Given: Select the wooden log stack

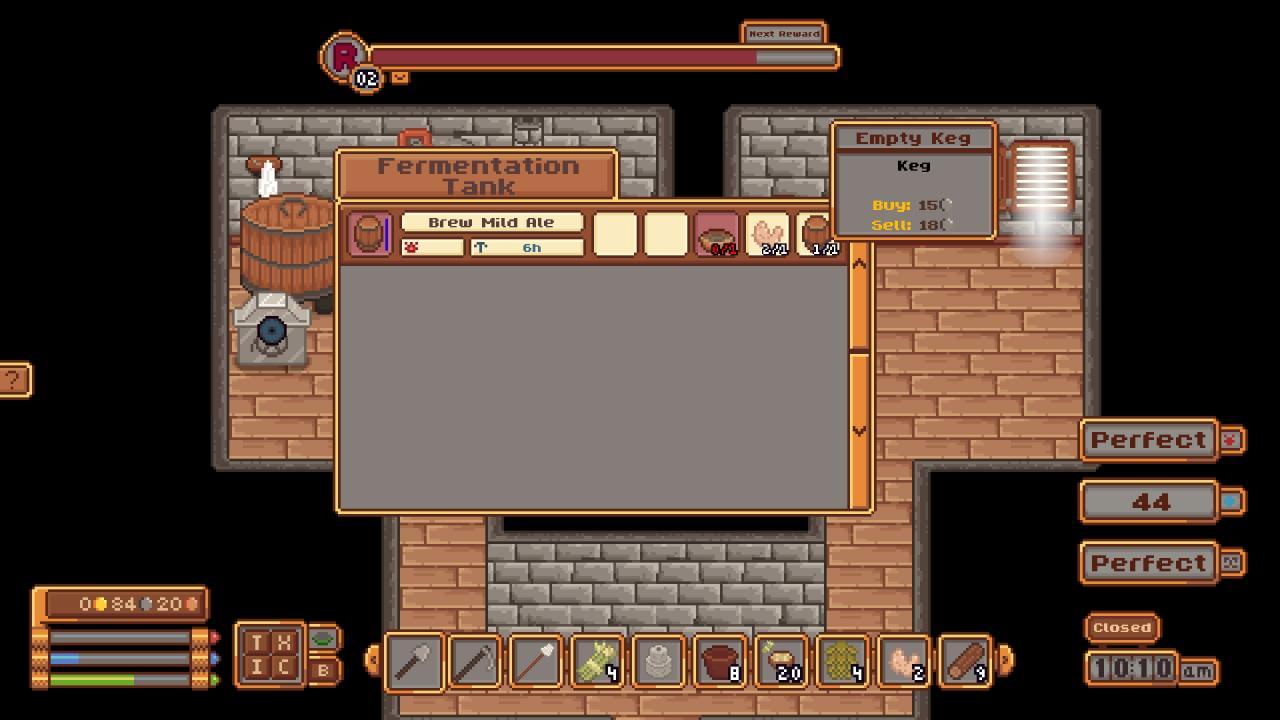Looking at the screenshot, I should 966,661.
